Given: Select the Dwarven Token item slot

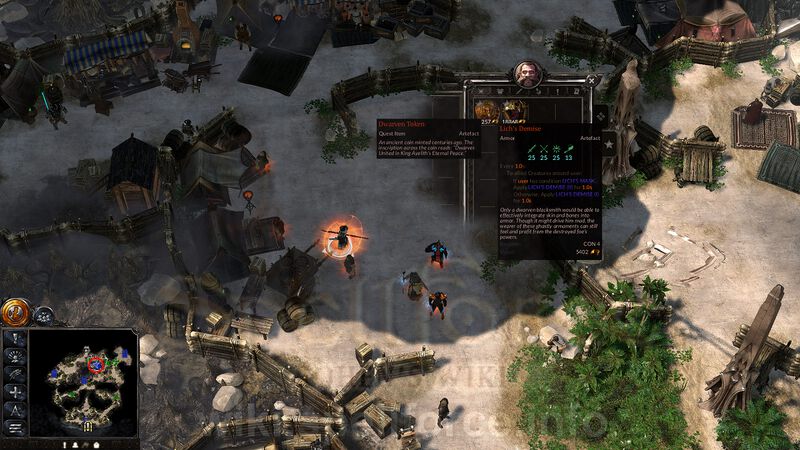Looking at the screenshot, I should pos(487,109).
